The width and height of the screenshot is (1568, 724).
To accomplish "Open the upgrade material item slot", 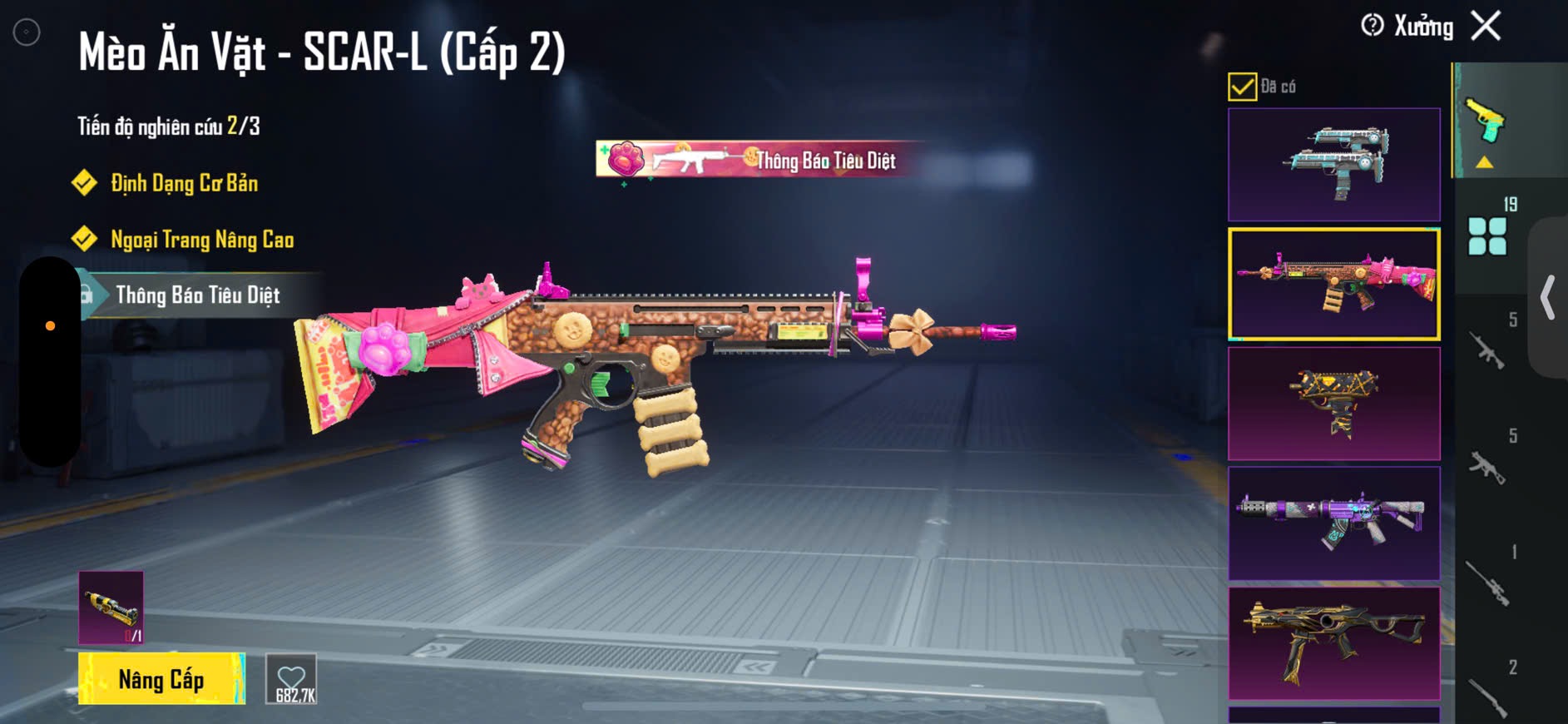I will [x=111, y=607].
